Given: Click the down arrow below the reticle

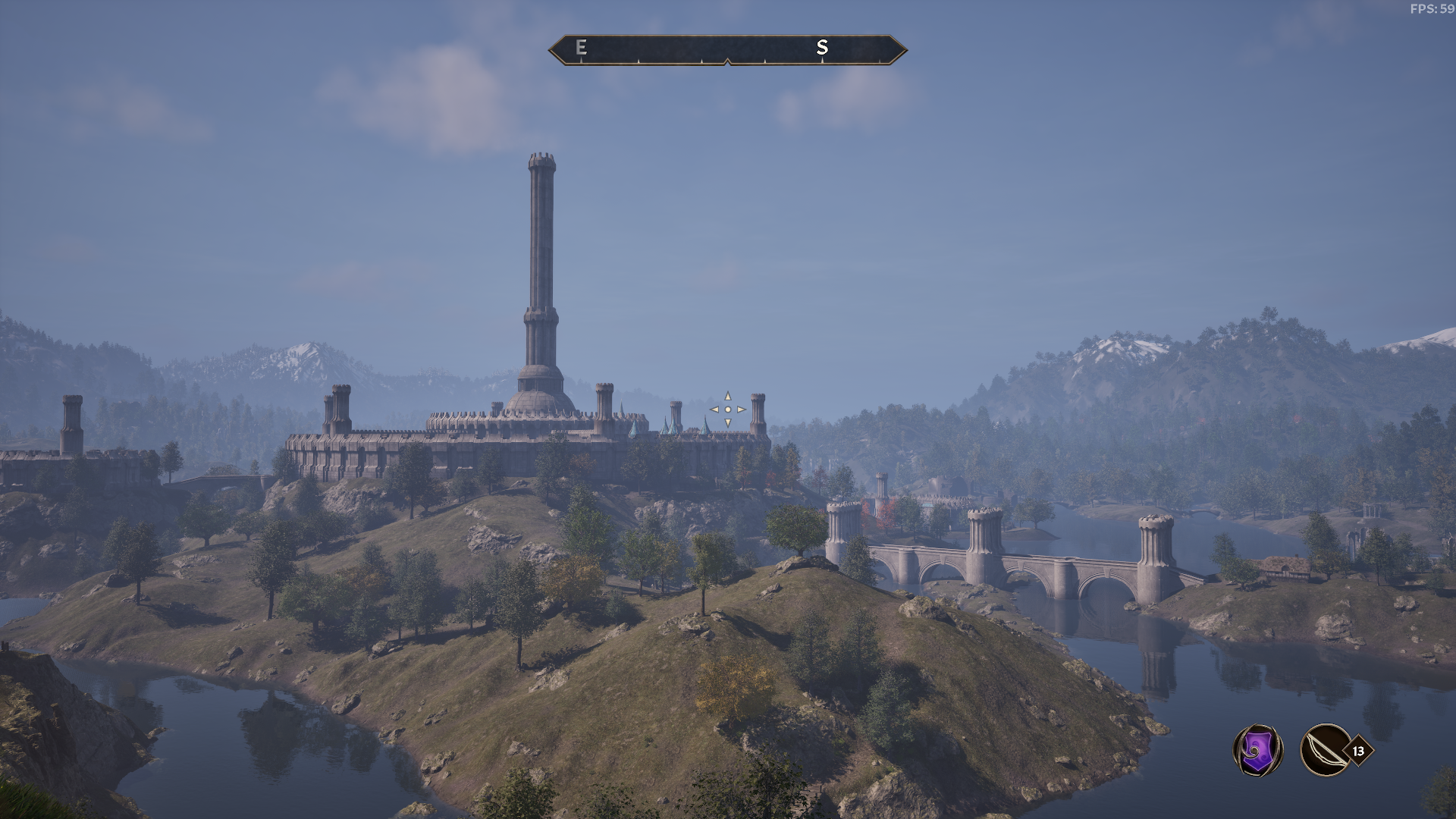Looking at the screenshot, I should pyautogui.click(x=726, y=423).
